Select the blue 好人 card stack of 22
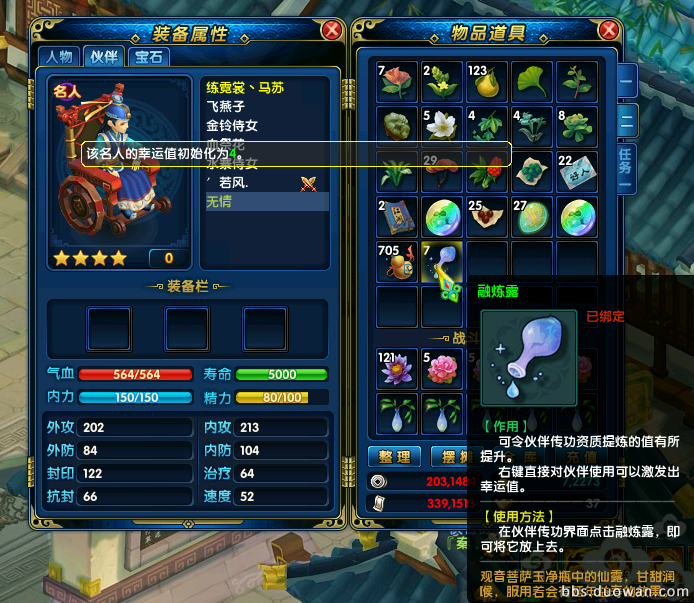Image resolution: width=694 pixels, height=603 pixels. (576, 172)
